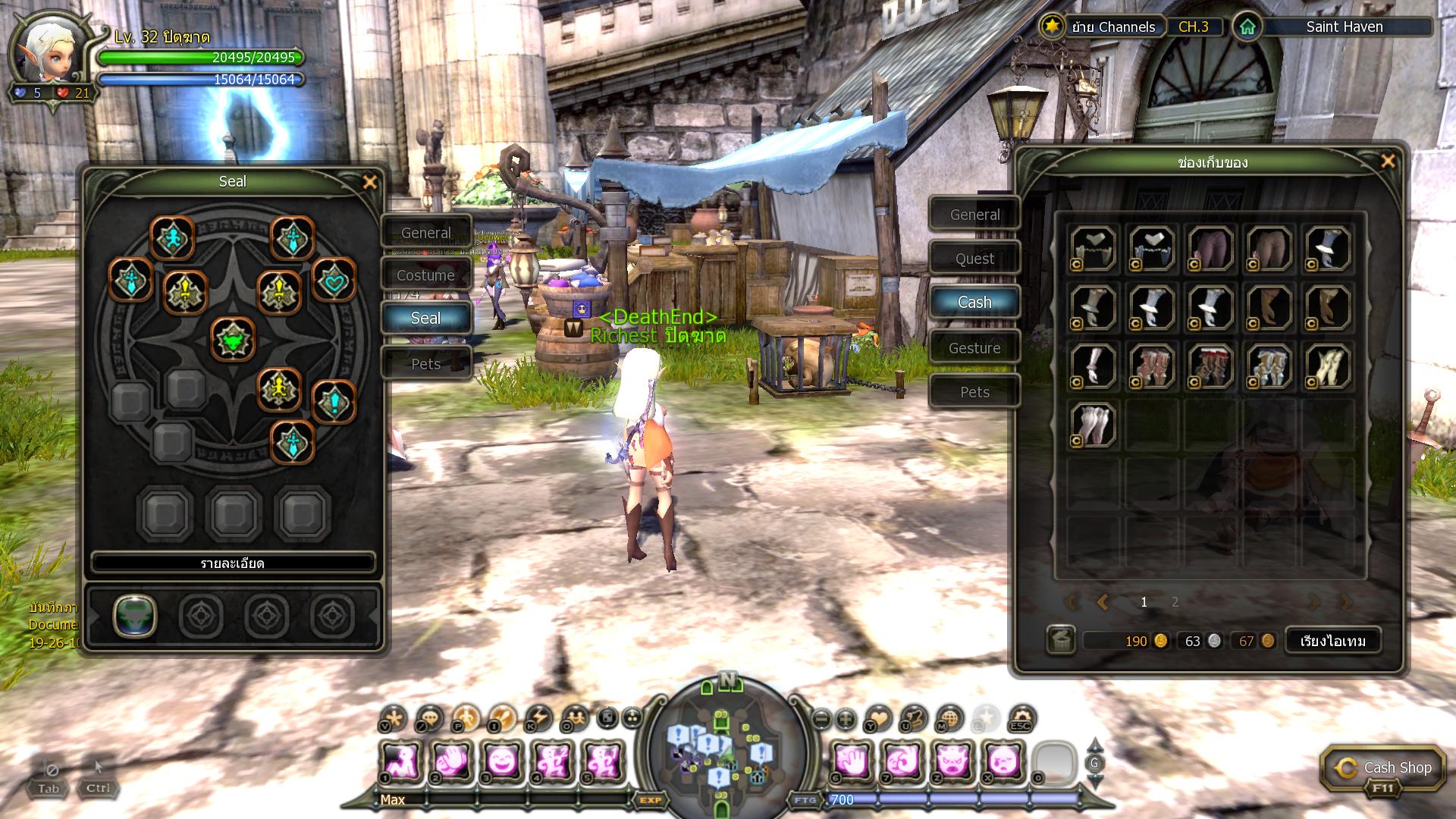This screenshot has height=819, width=1456.
Task: Click the Saint Haven home icon
Action: [x=1247, y=27]
